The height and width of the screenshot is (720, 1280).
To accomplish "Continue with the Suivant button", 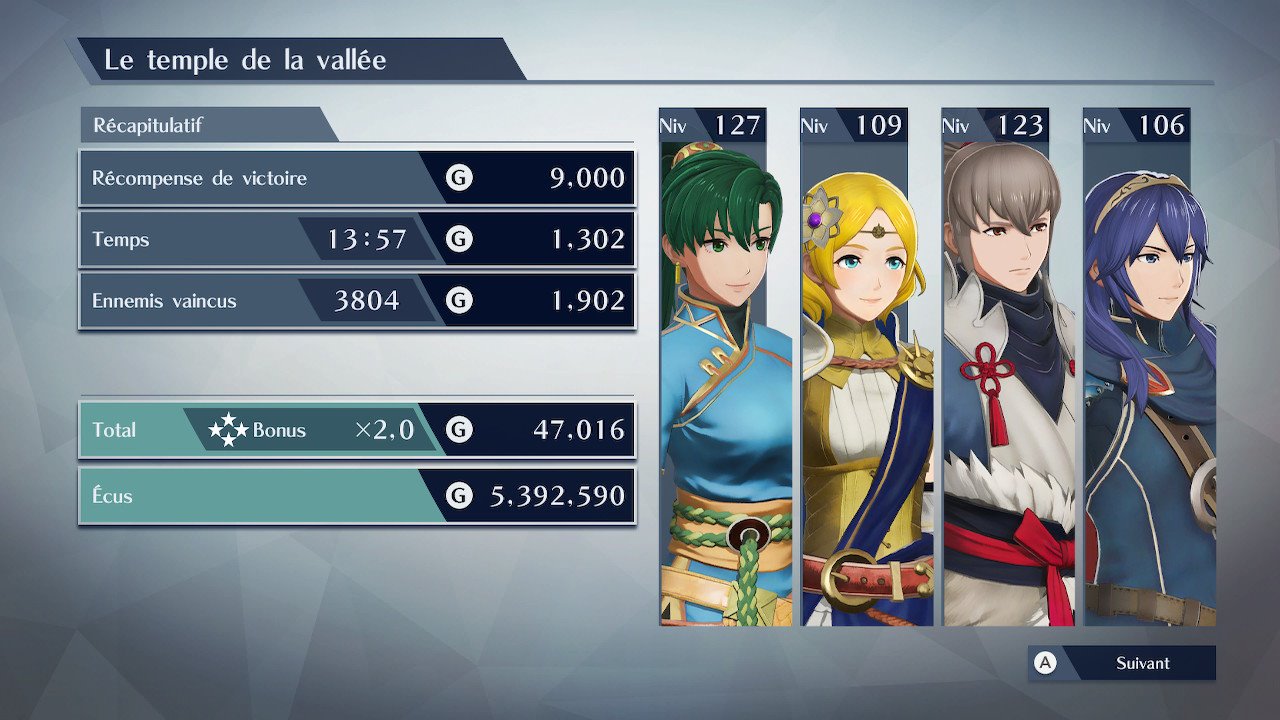I will click(x=1122, y=663).
